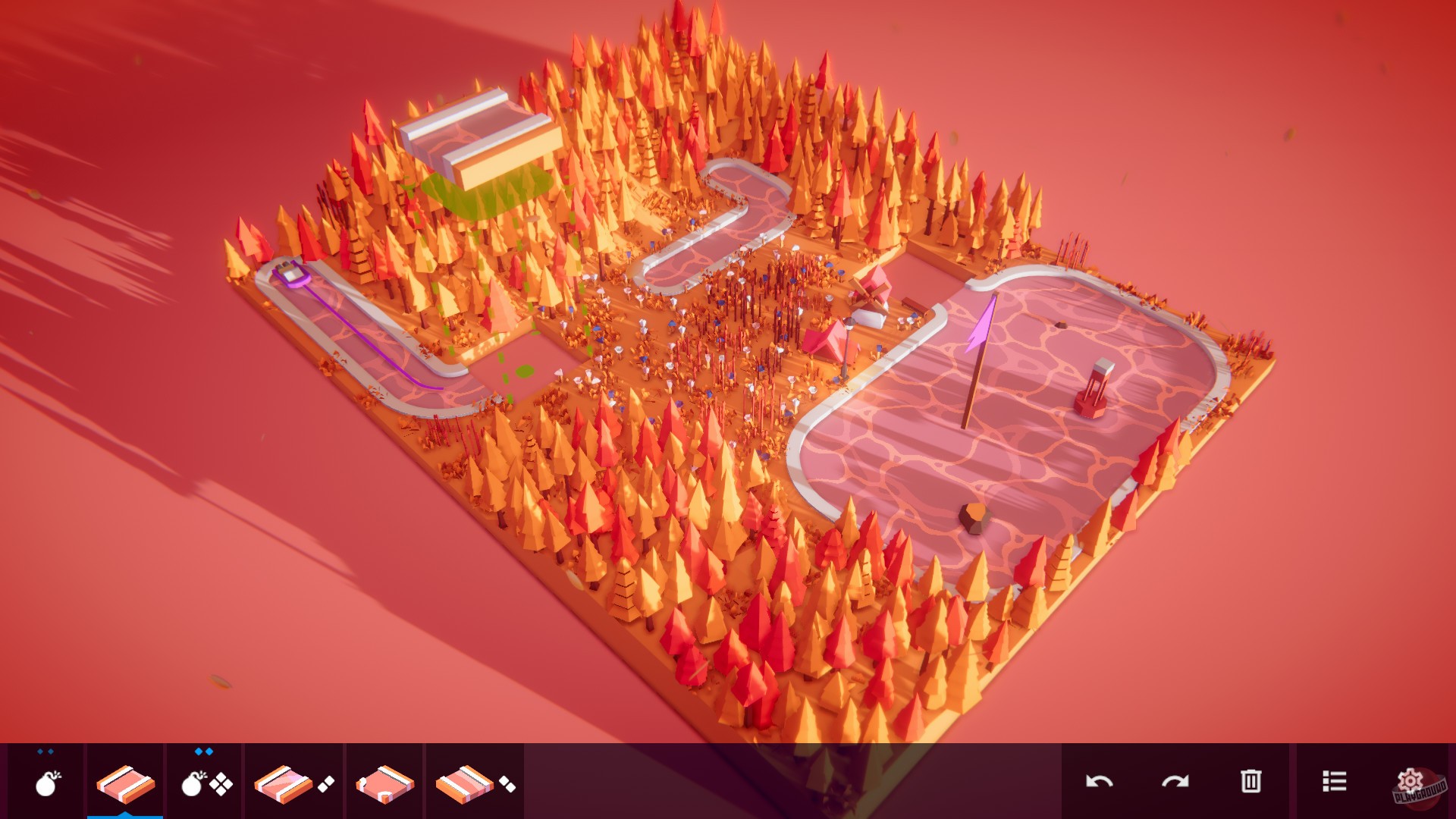
Task: Pick the curved path tile tool
Action: [x=283, y=785]
